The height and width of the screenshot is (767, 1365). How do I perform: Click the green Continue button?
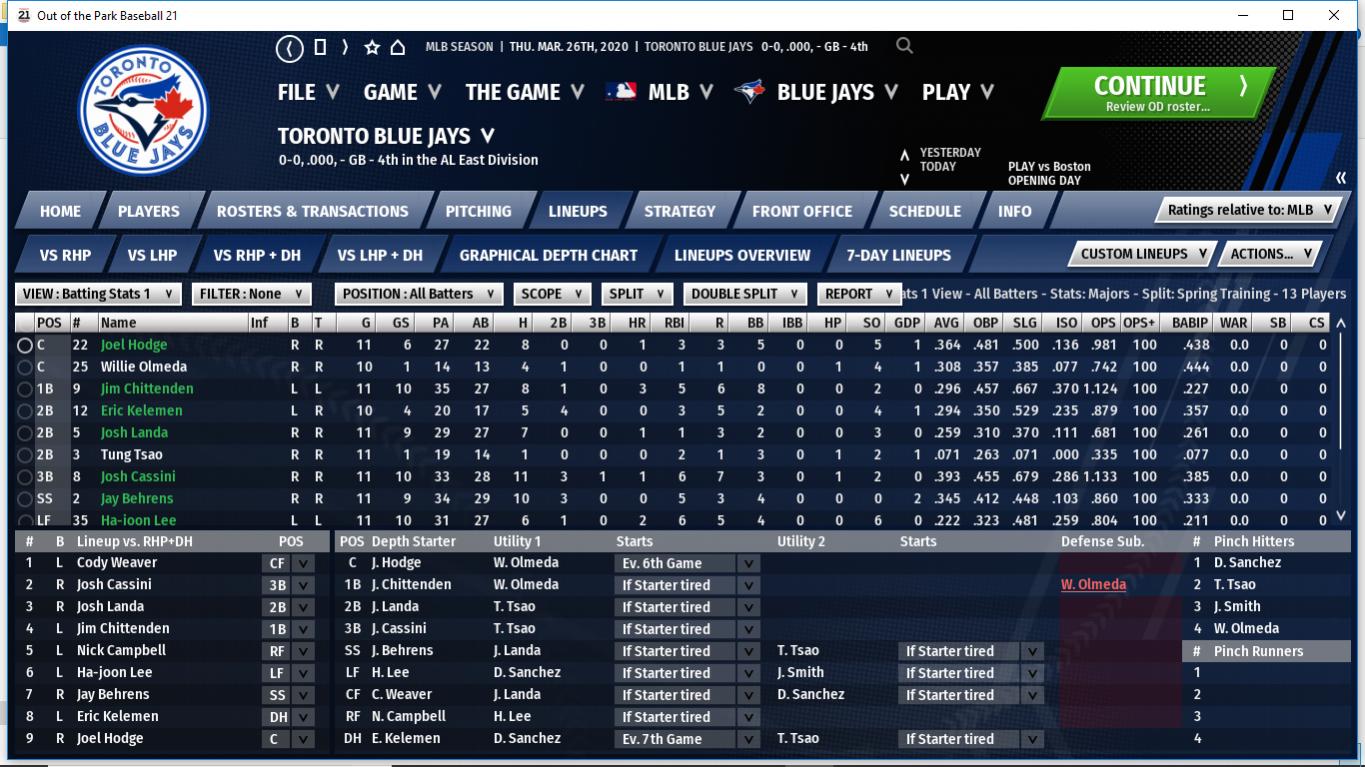(1156, 93)
